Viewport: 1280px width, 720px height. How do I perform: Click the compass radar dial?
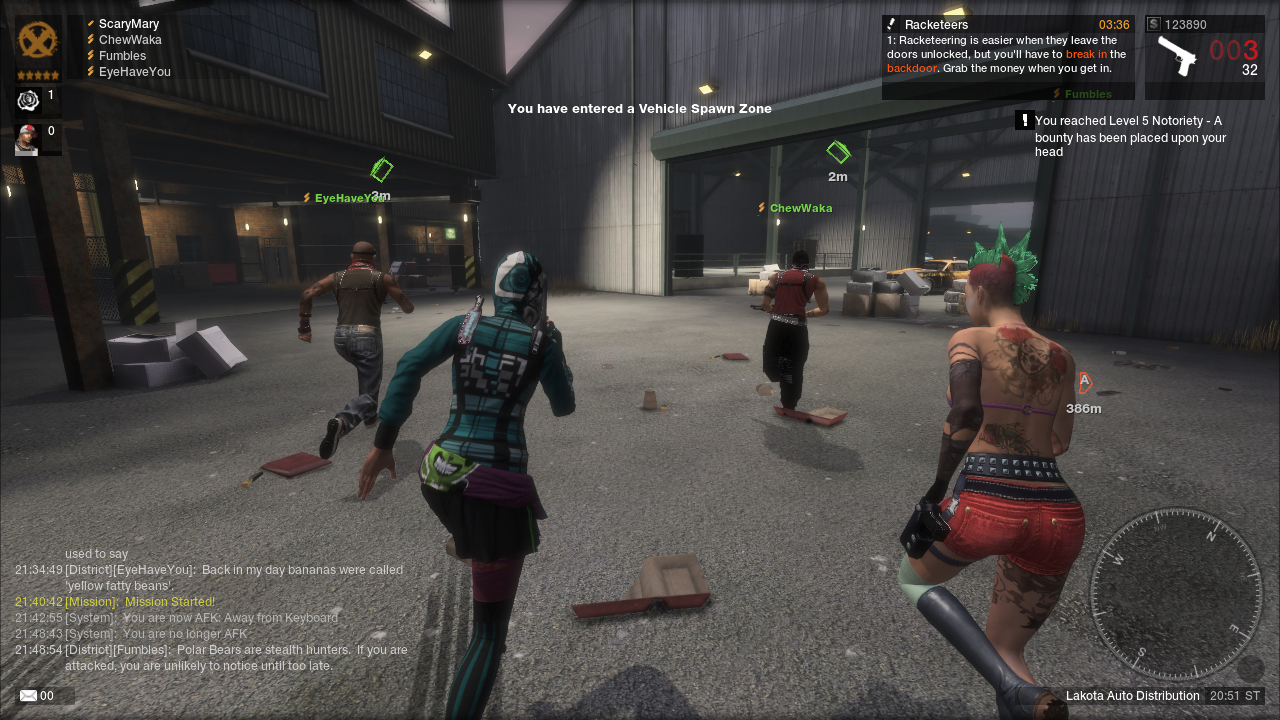[1175, 594]
